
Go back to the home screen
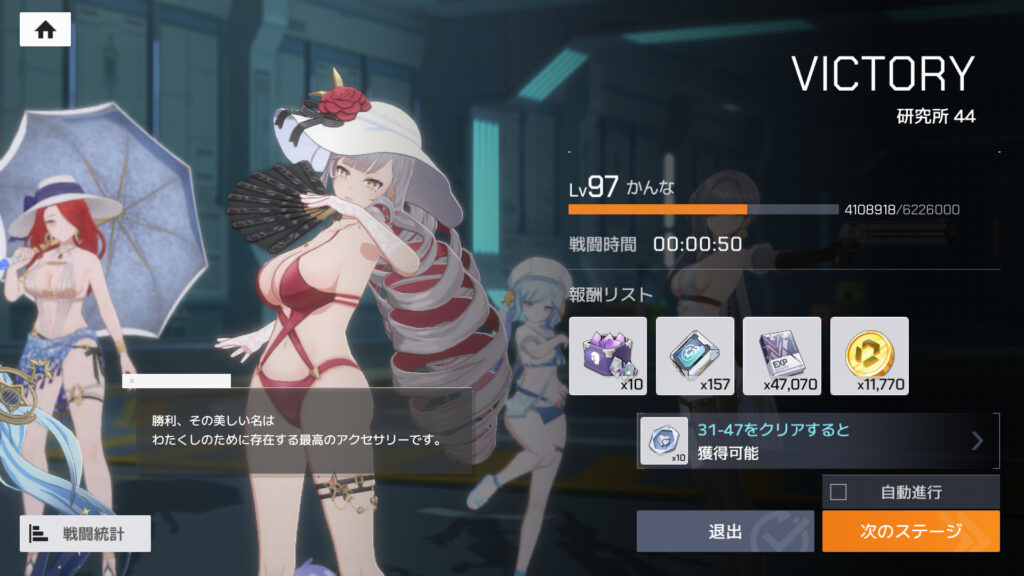coord(45,30)
